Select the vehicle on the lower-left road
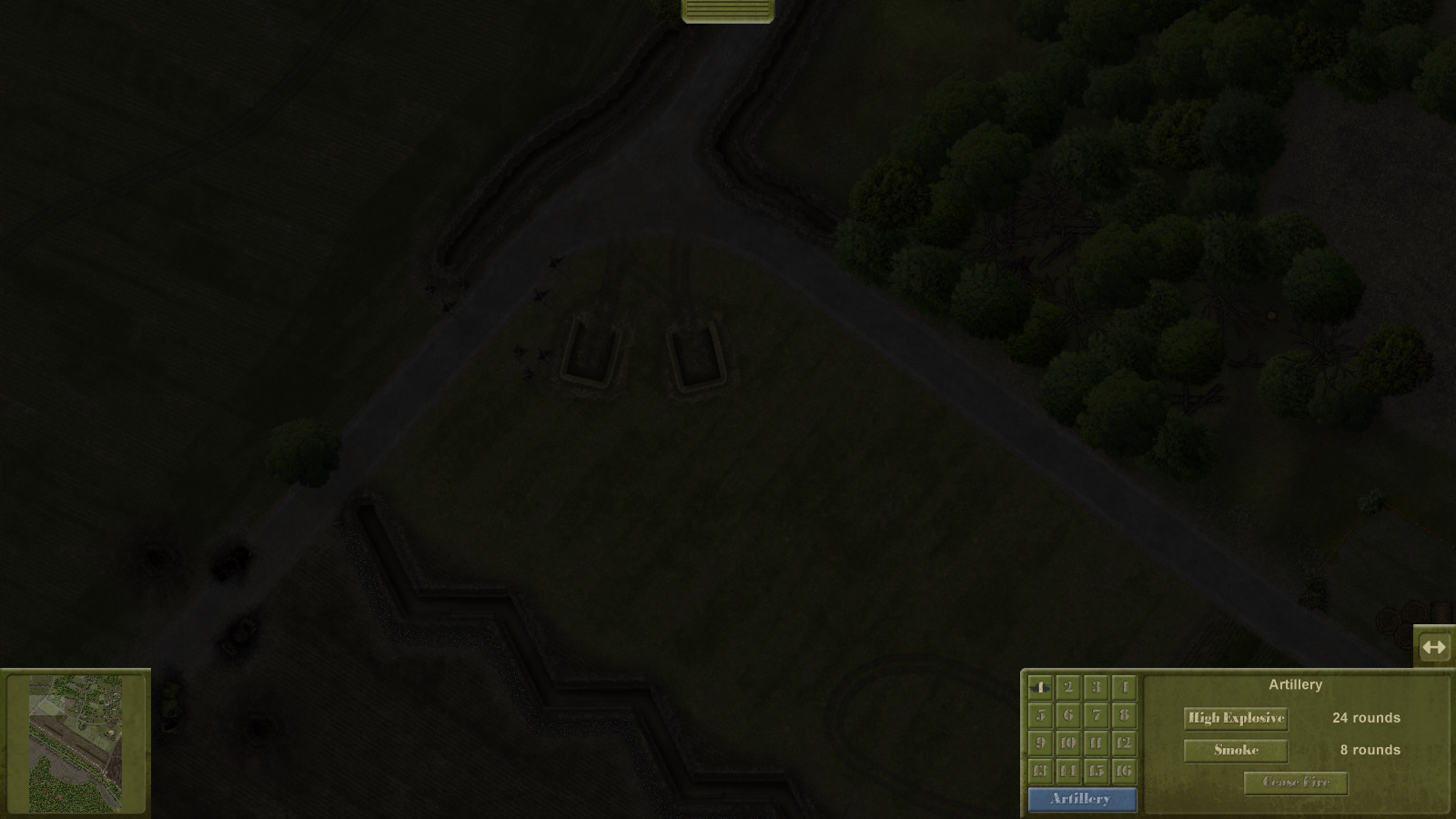This screenshot has width=1456, height=819. [229, 564]
